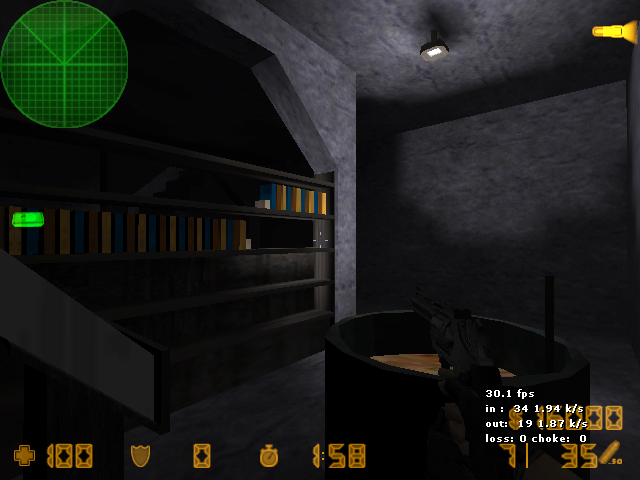Click the health cross icon
The image size is (640, 480).
click(x=24, y=456)
